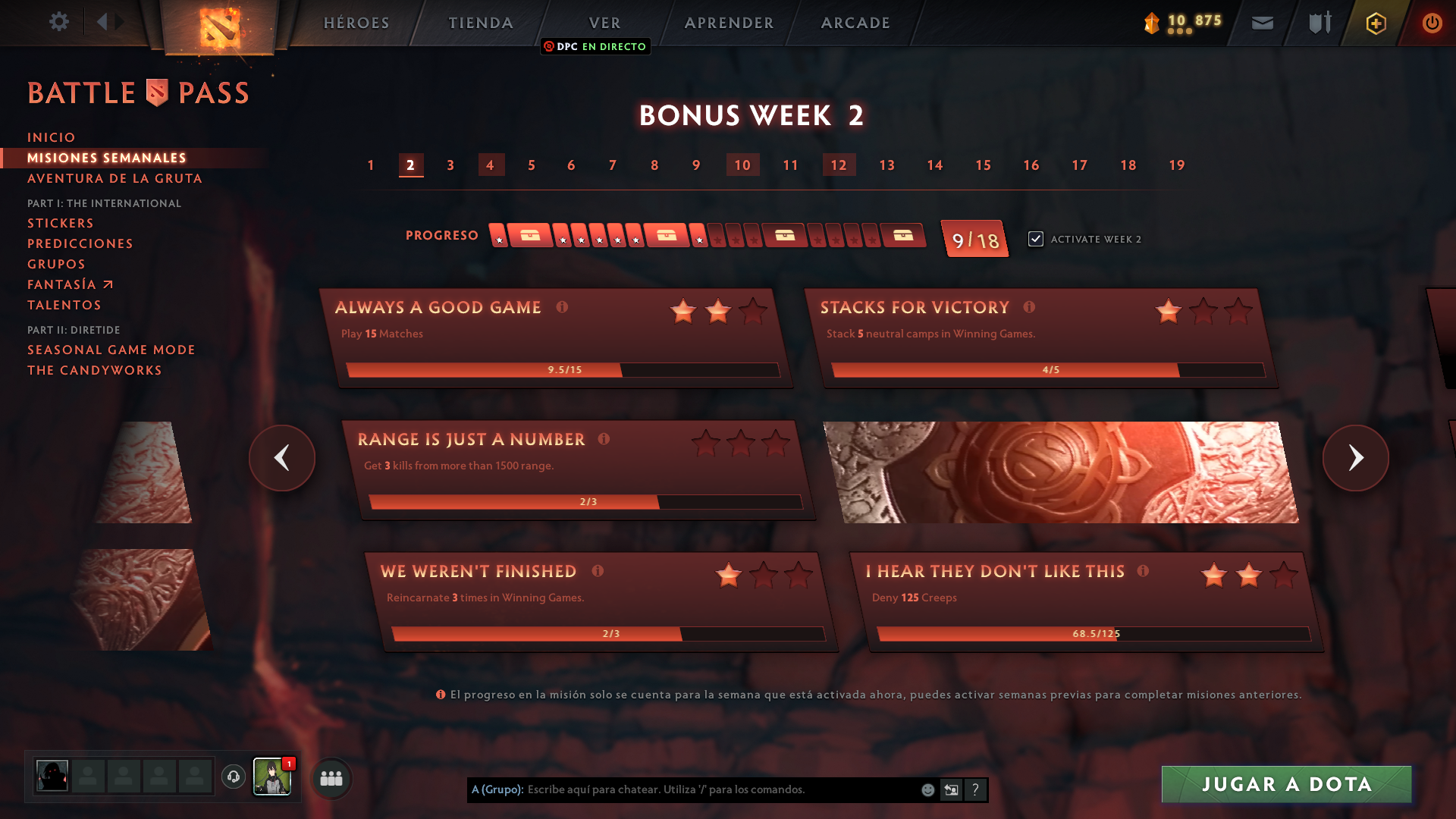Go back a week using left chevron
The height and width of the screenshot is (819, 1456).
(x=282, y=458)
